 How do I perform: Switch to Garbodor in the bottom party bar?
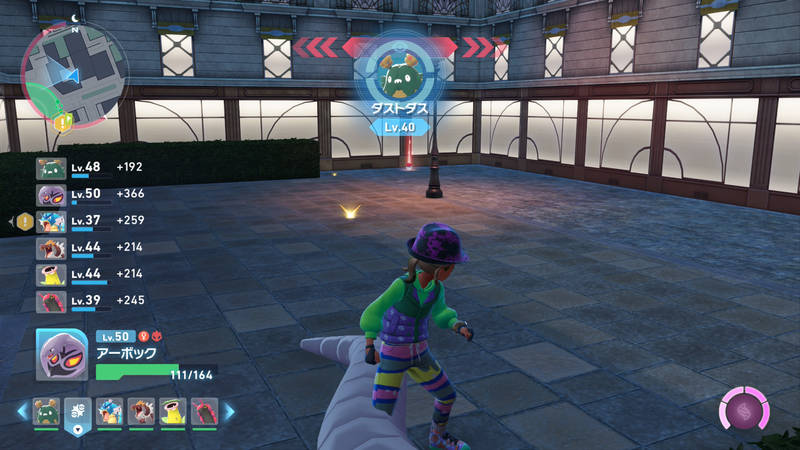tap(47, 411)
